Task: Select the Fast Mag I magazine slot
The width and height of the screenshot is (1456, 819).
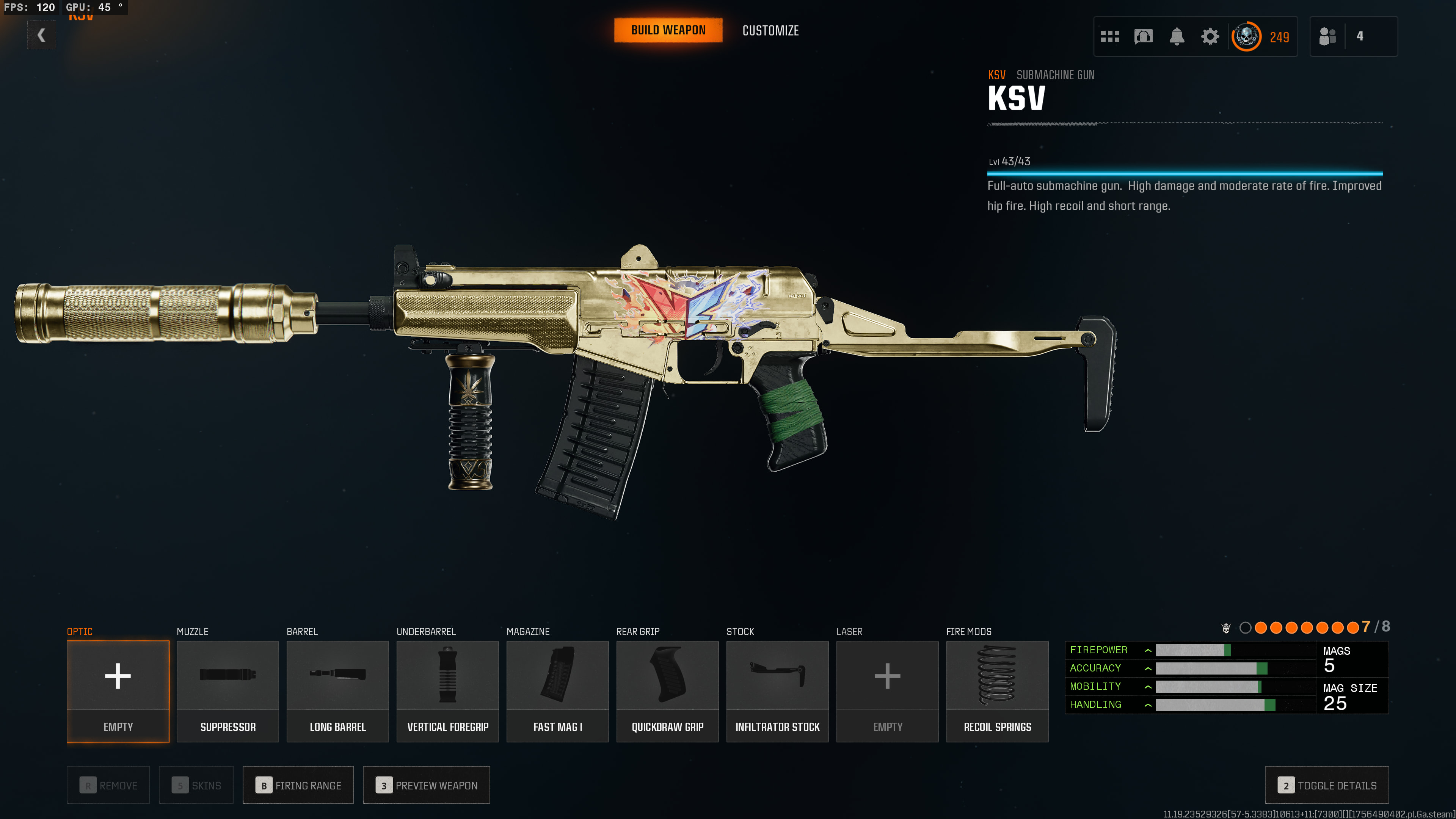Action: 557,690
